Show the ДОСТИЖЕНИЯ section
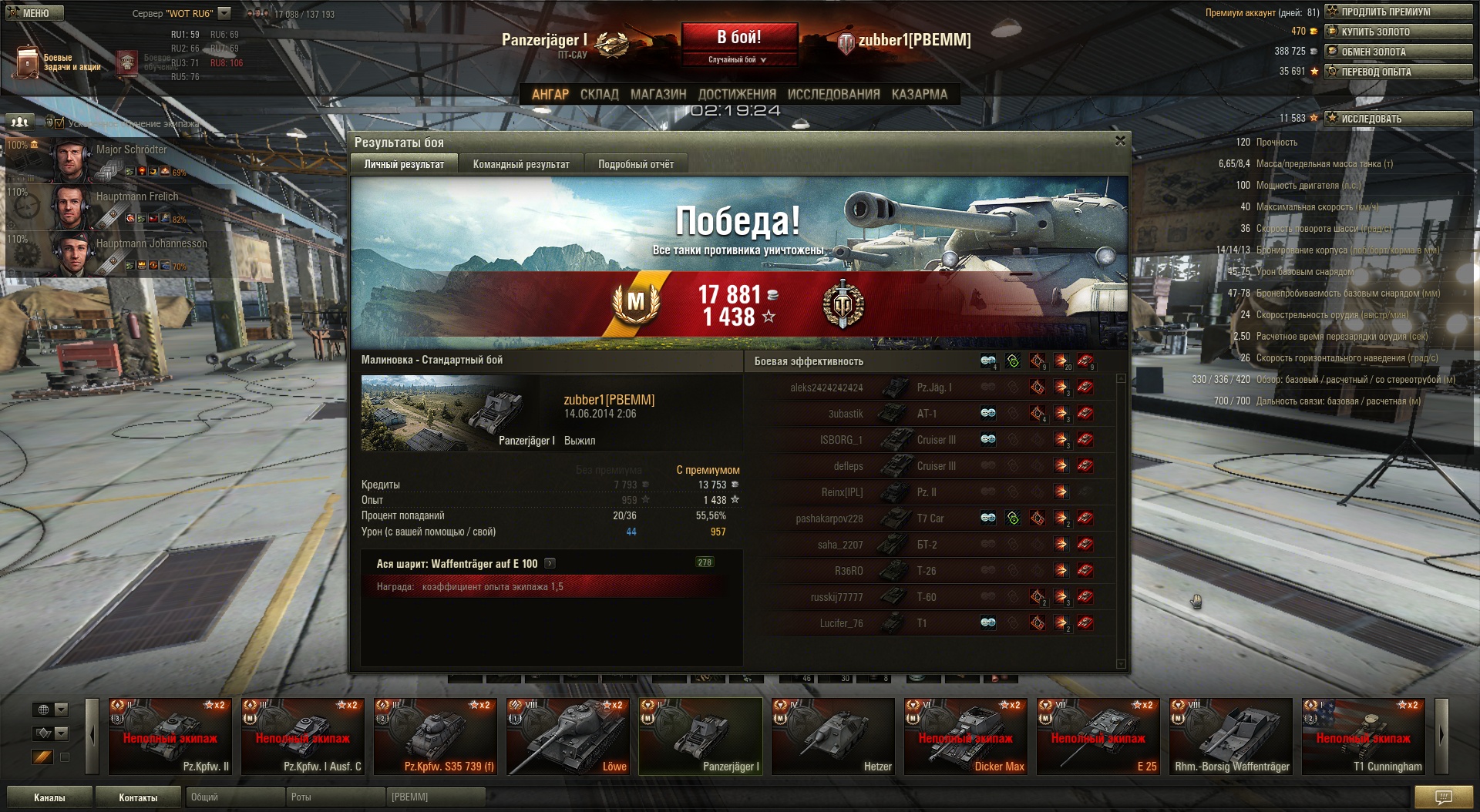Image resolution: width=1480 pixels, height=812 pixels. pos(737,95)
